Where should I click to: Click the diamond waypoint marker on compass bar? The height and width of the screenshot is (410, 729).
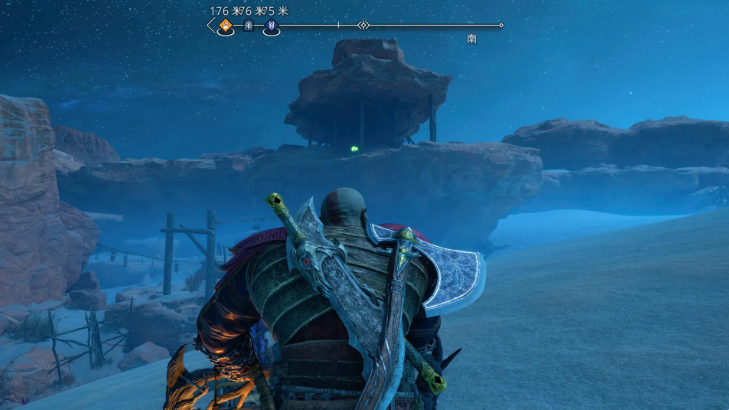click(x=363, y=25)
